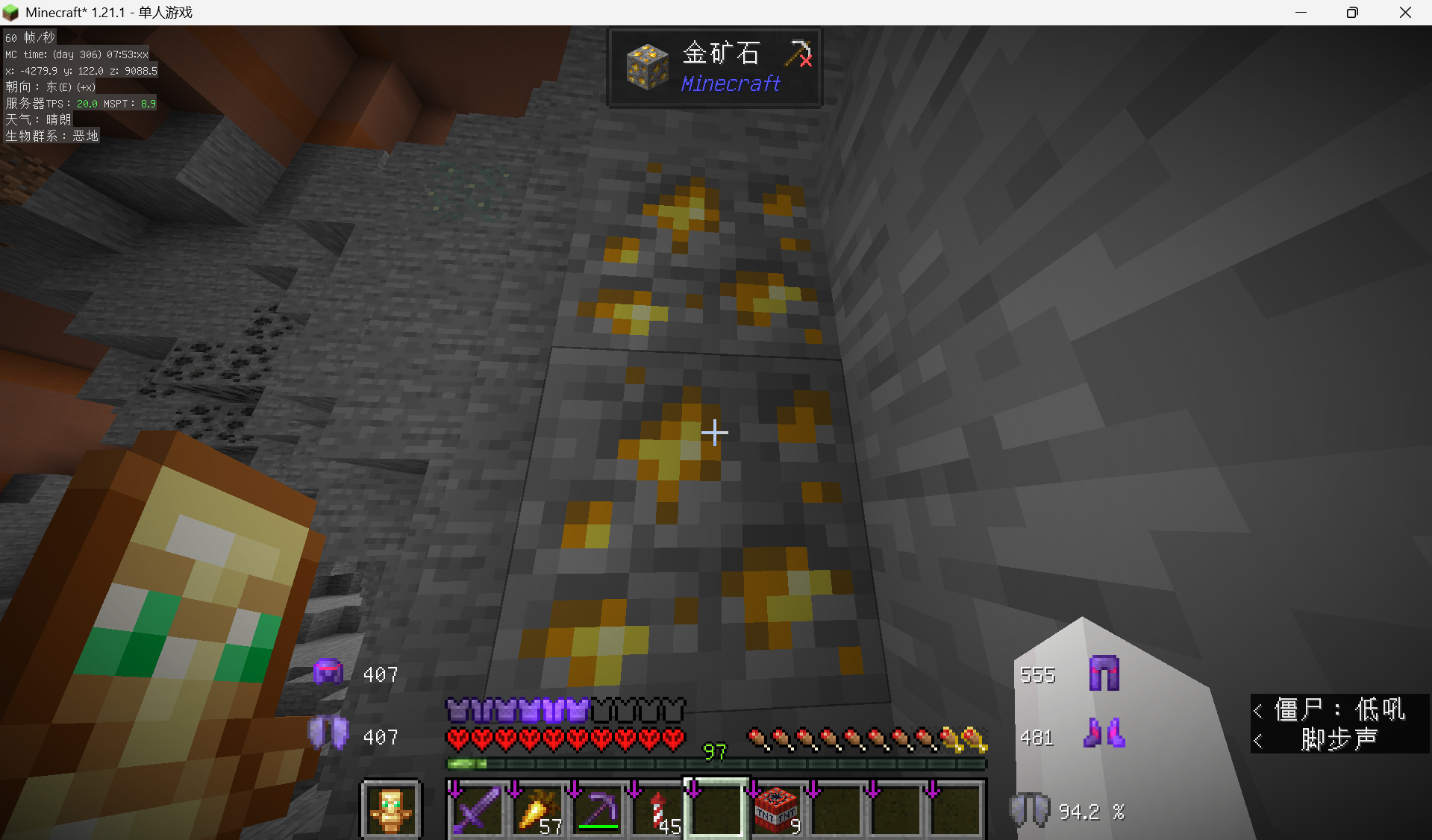Select the TNT stack in the hotbar
This screenshot has height=840, width=1432.
[x=775, y=809]
